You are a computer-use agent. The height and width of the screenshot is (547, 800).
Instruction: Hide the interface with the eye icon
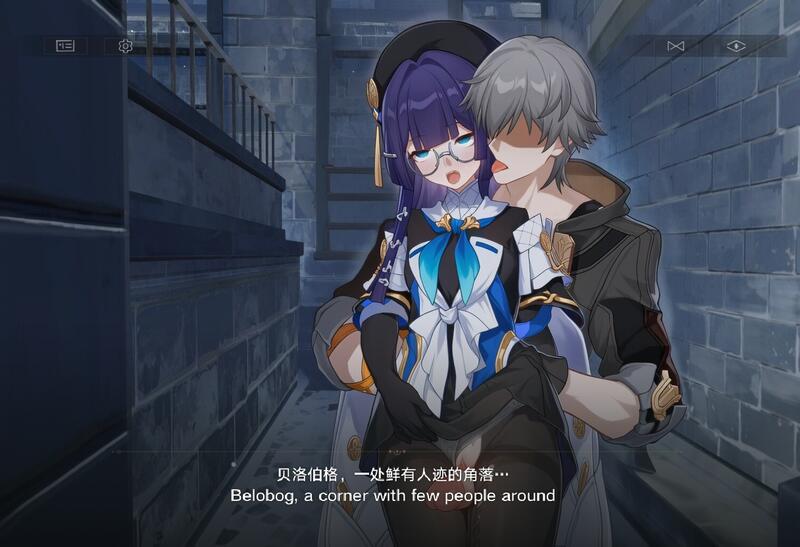pos(736,46)
